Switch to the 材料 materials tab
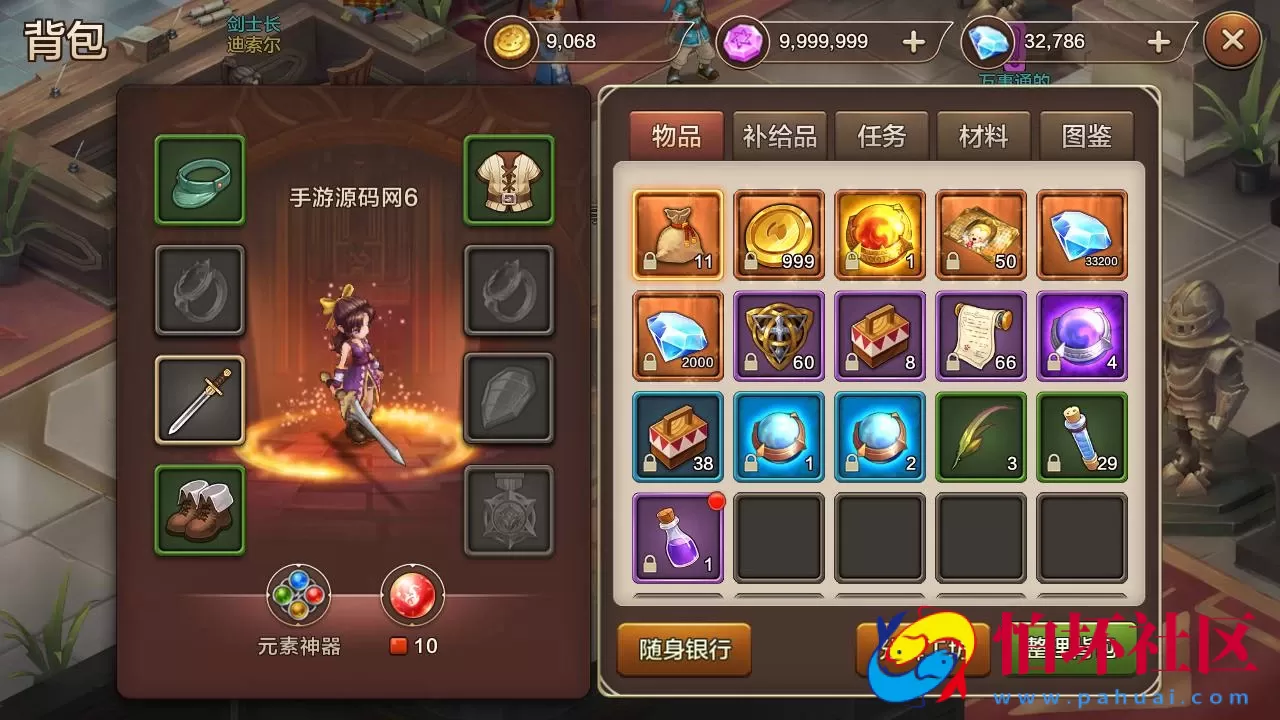The image size is (1280, 720). coord(981,136)
